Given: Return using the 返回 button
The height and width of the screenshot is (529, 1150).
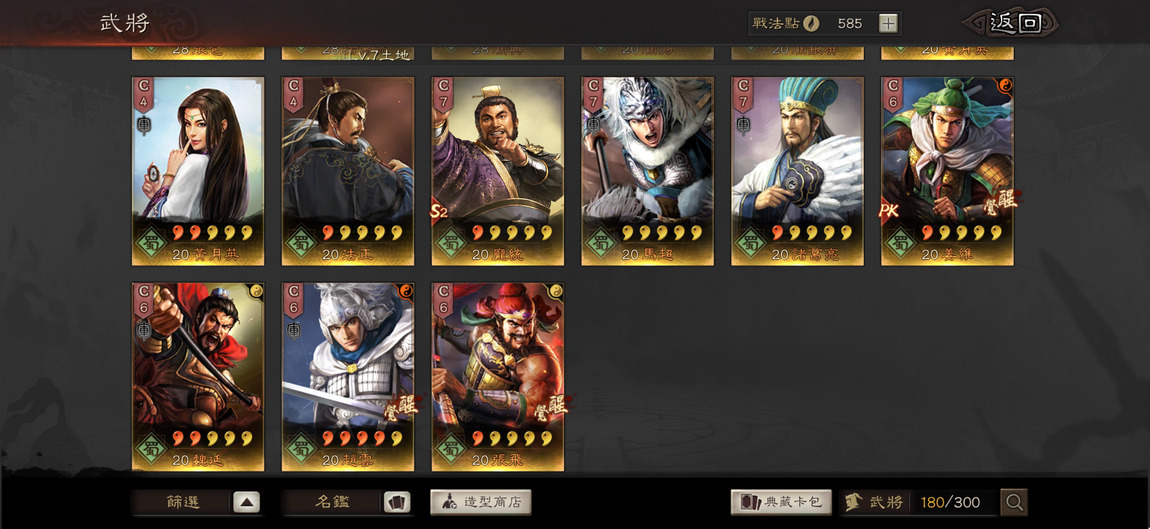Looking at the screenshot, I should coord(1014,23).
